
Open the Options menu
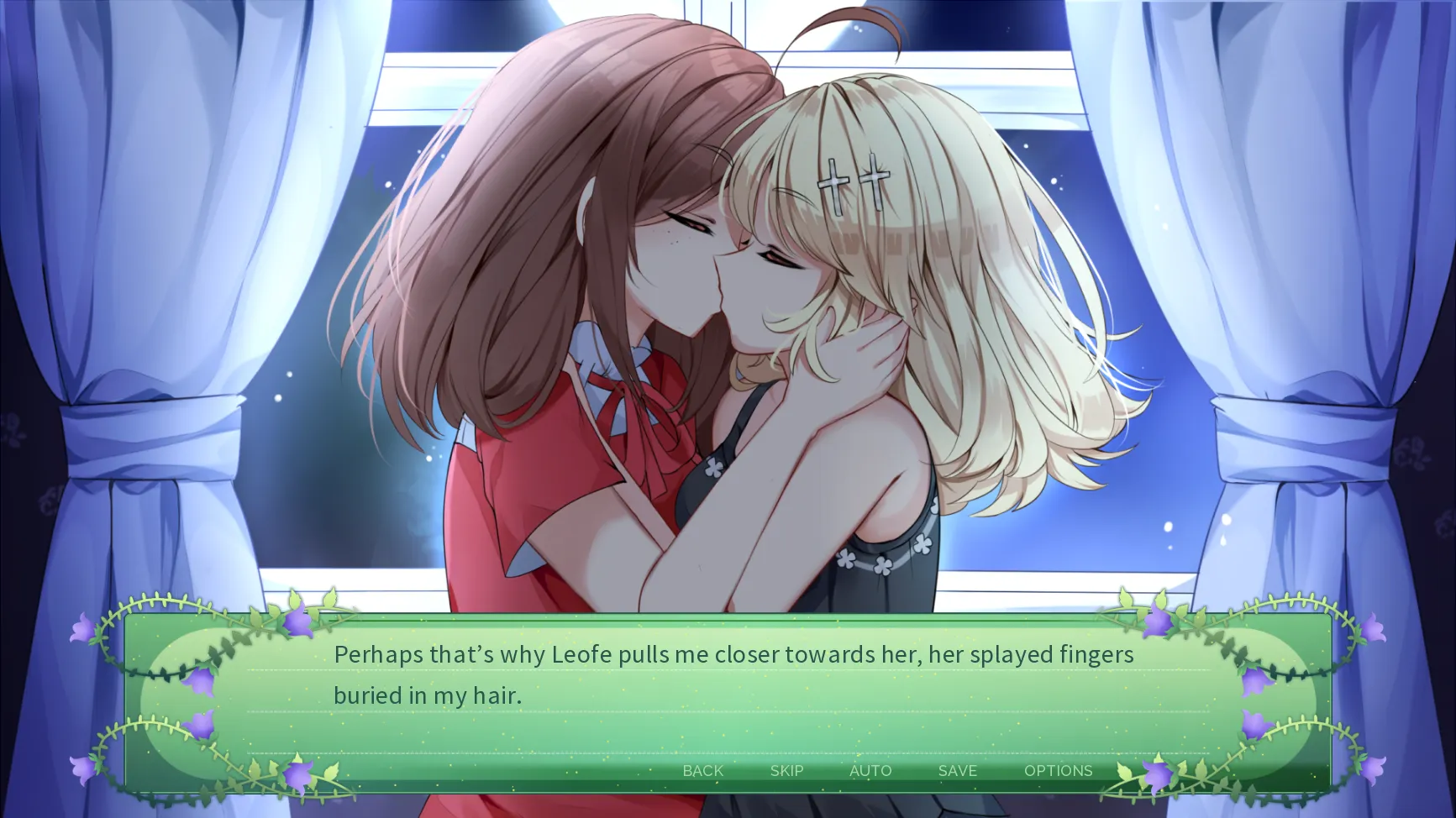(1058, 770)
